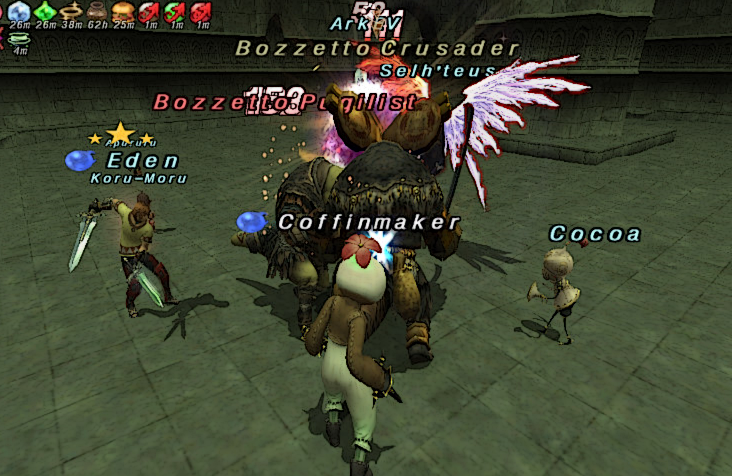Select the green whirlwind icon on second row
The image size is (732, 476).
click(19, 38)
